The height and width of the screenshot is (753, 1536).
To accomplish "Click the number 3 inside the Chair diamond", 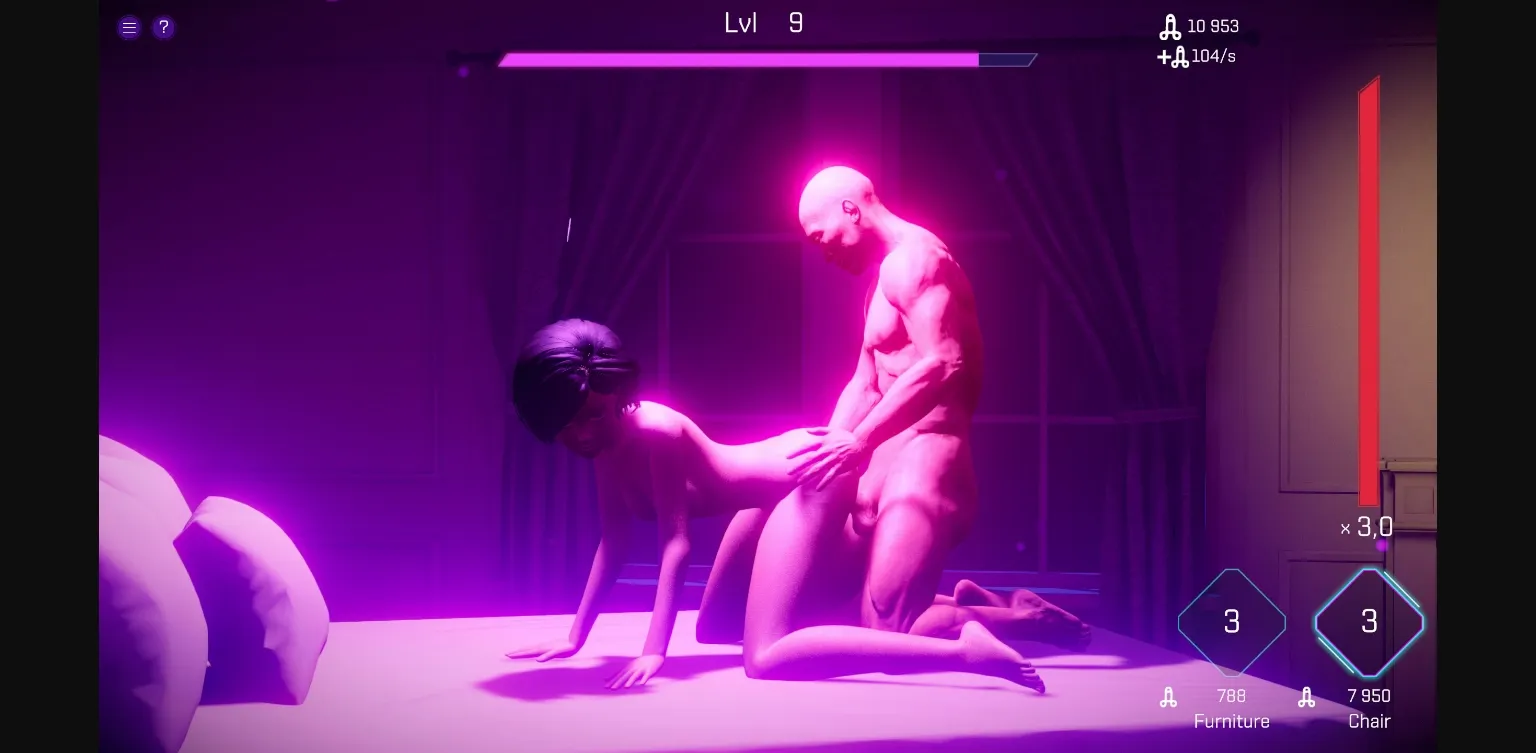I will pyautogui.click(x=1369, y=622).
